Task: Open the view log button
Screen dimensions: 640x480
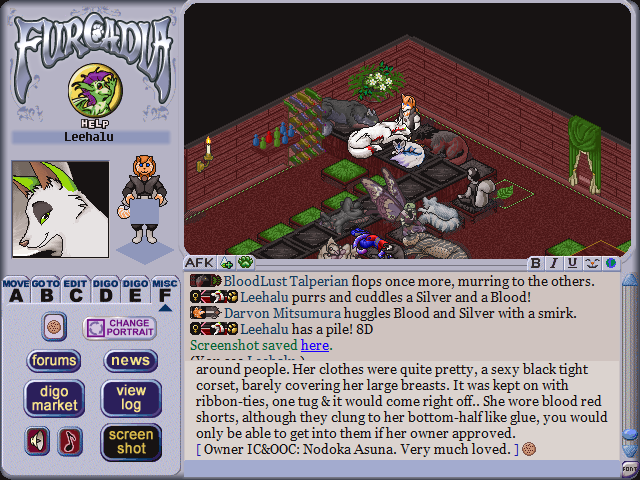Action: pos(130,398)
